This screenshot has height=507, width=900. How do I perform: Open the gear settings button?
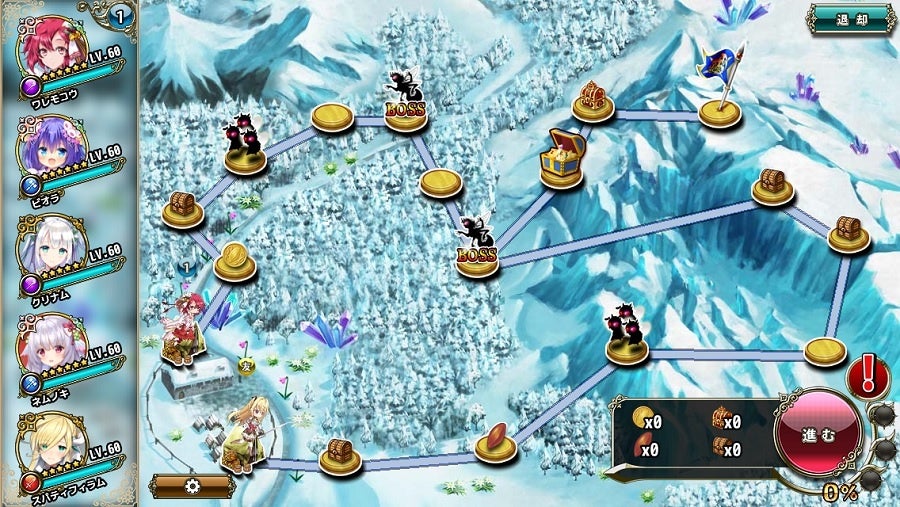[x=192, y=486]
